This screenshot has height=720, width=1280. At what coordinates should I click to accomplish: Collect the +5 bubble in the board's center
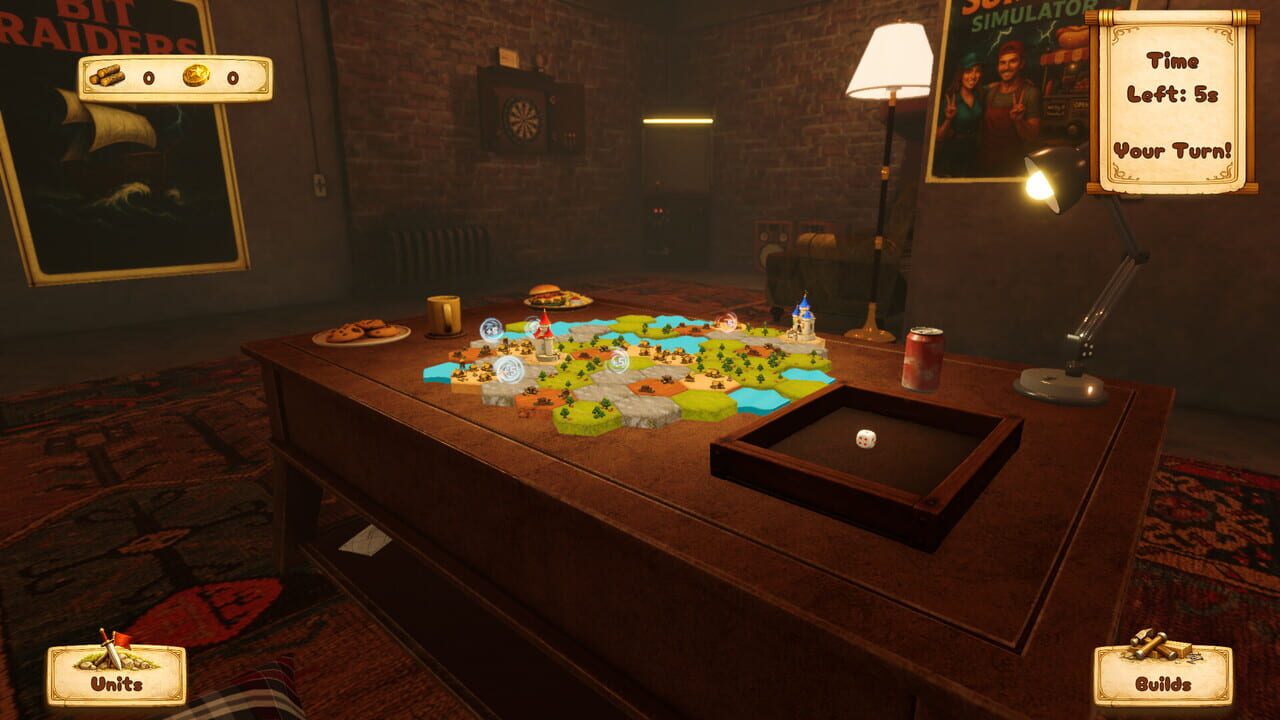tap(618, 360)
